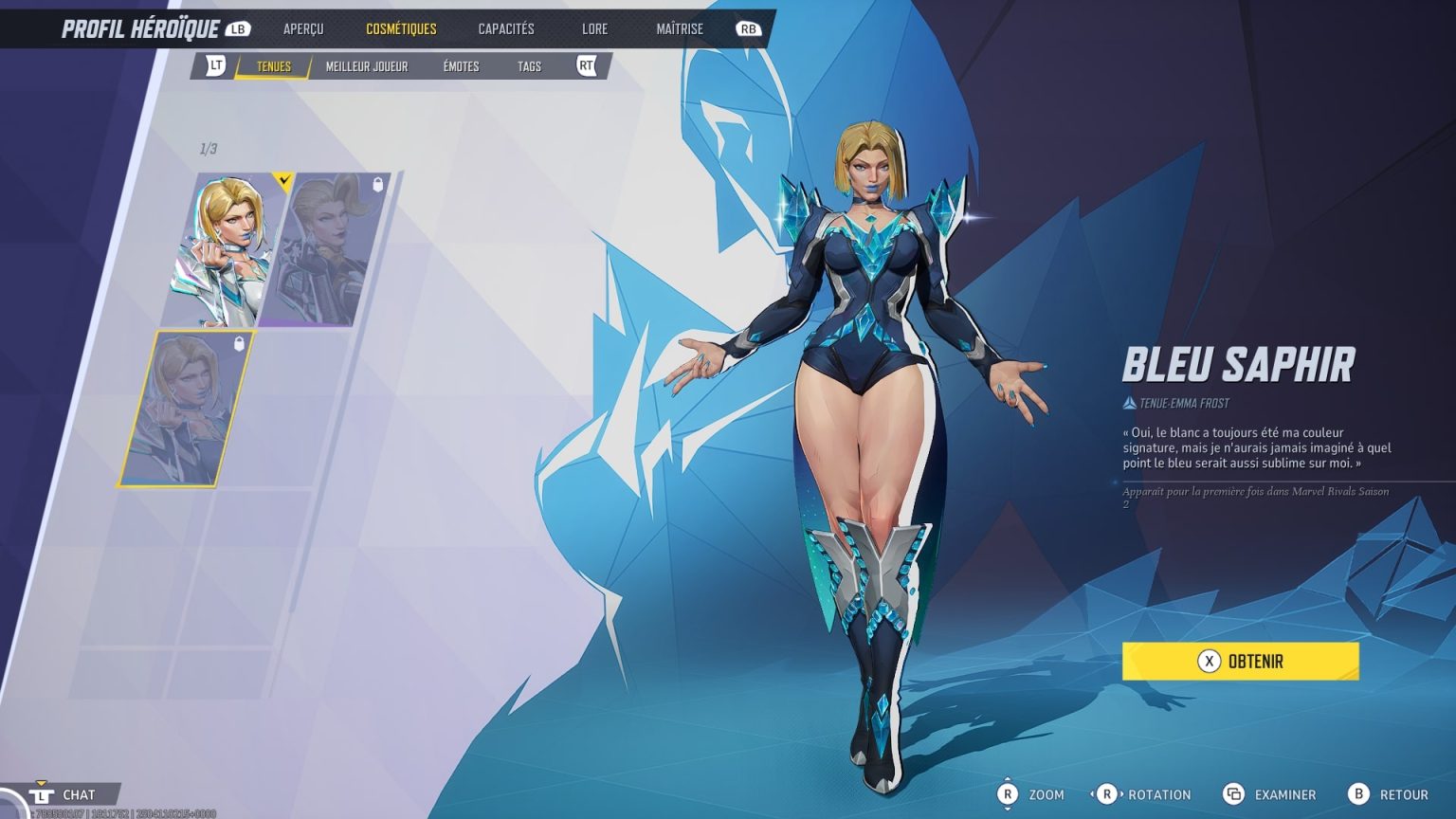The height and width of the screenshot is (819, 1456).
Task: Click the RB shoulder button icon
Action: tap(749, 27)
